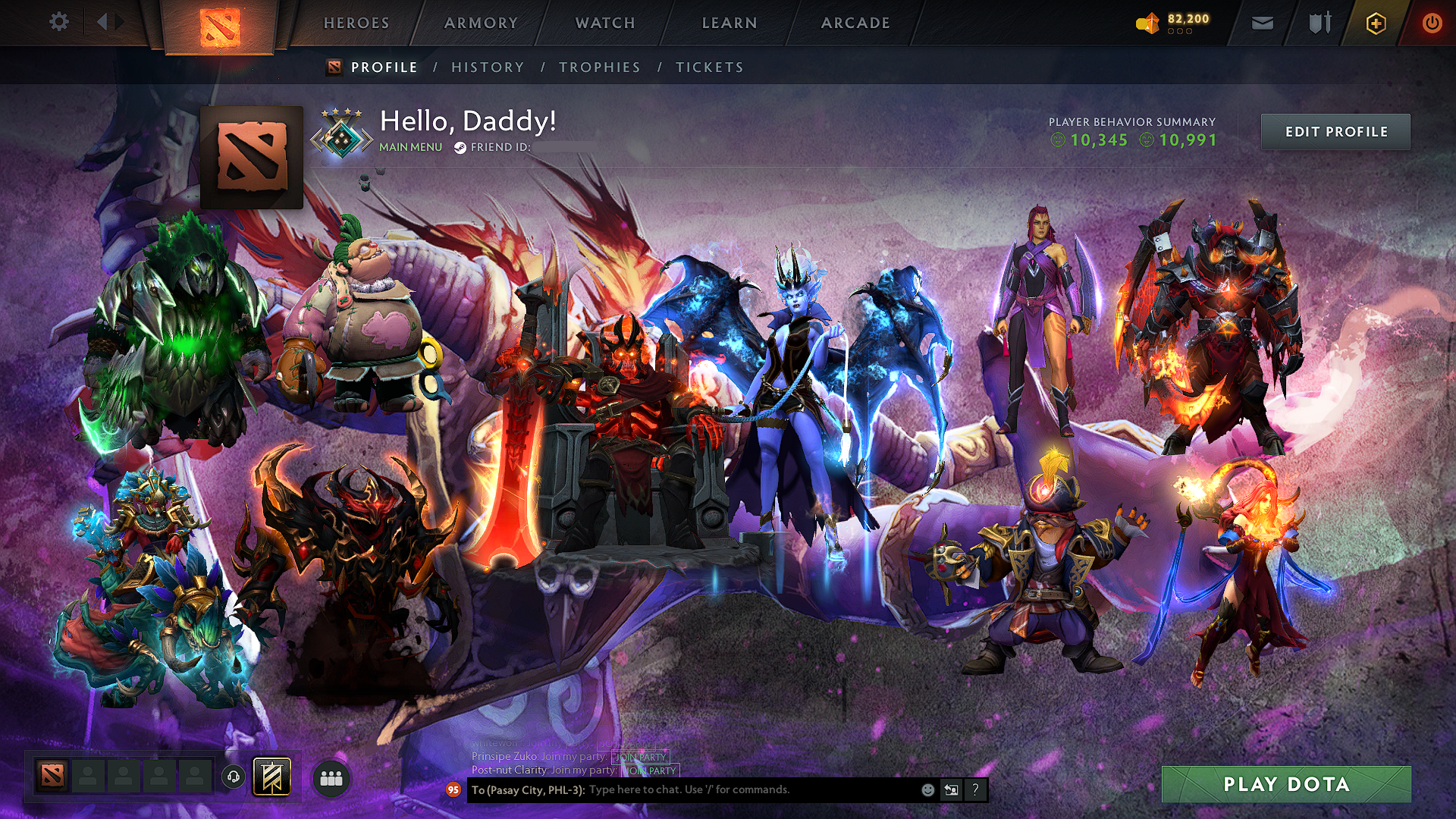Return home via Dota logo button
This screenshot has width=1456, height=819.
point(220,27)
